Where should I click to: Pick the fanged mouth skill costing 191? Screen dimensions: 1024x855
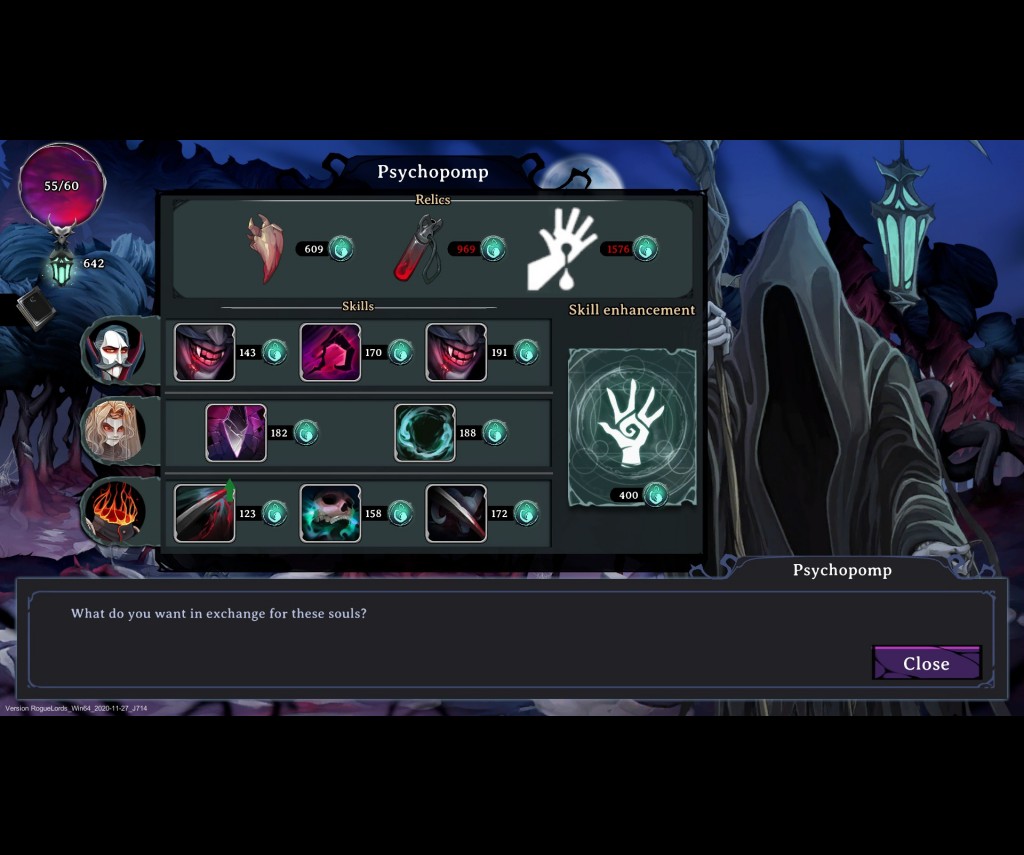[456, 352]
